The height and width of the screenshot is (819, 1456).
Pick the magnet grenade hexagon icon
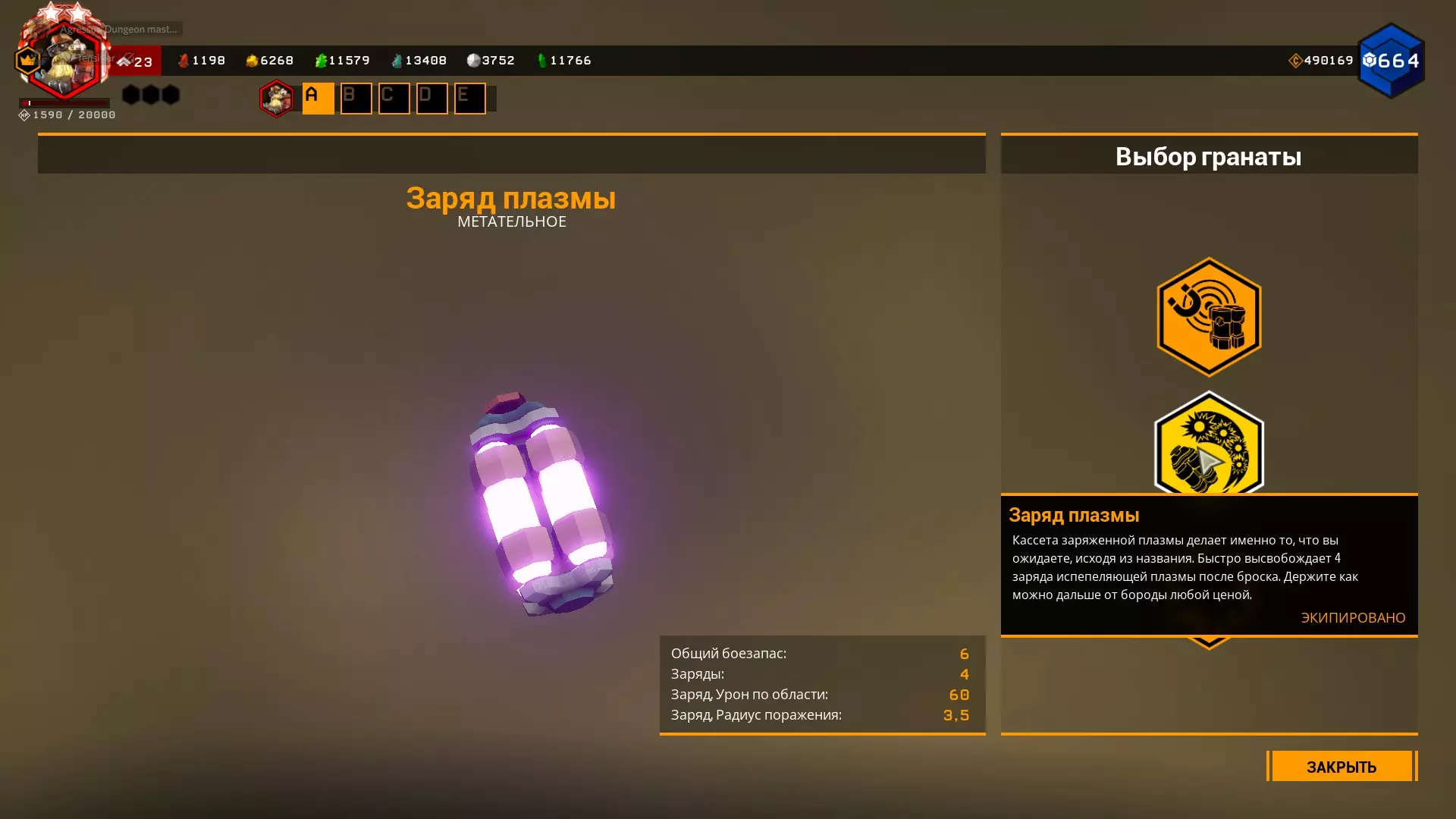click(1209, 317)
